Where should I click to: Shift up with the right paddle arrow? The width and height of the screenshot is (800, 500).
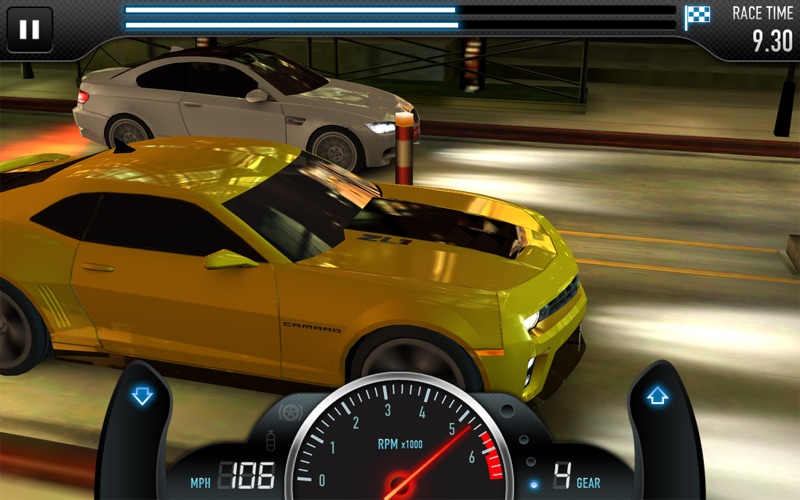[657, 396]
